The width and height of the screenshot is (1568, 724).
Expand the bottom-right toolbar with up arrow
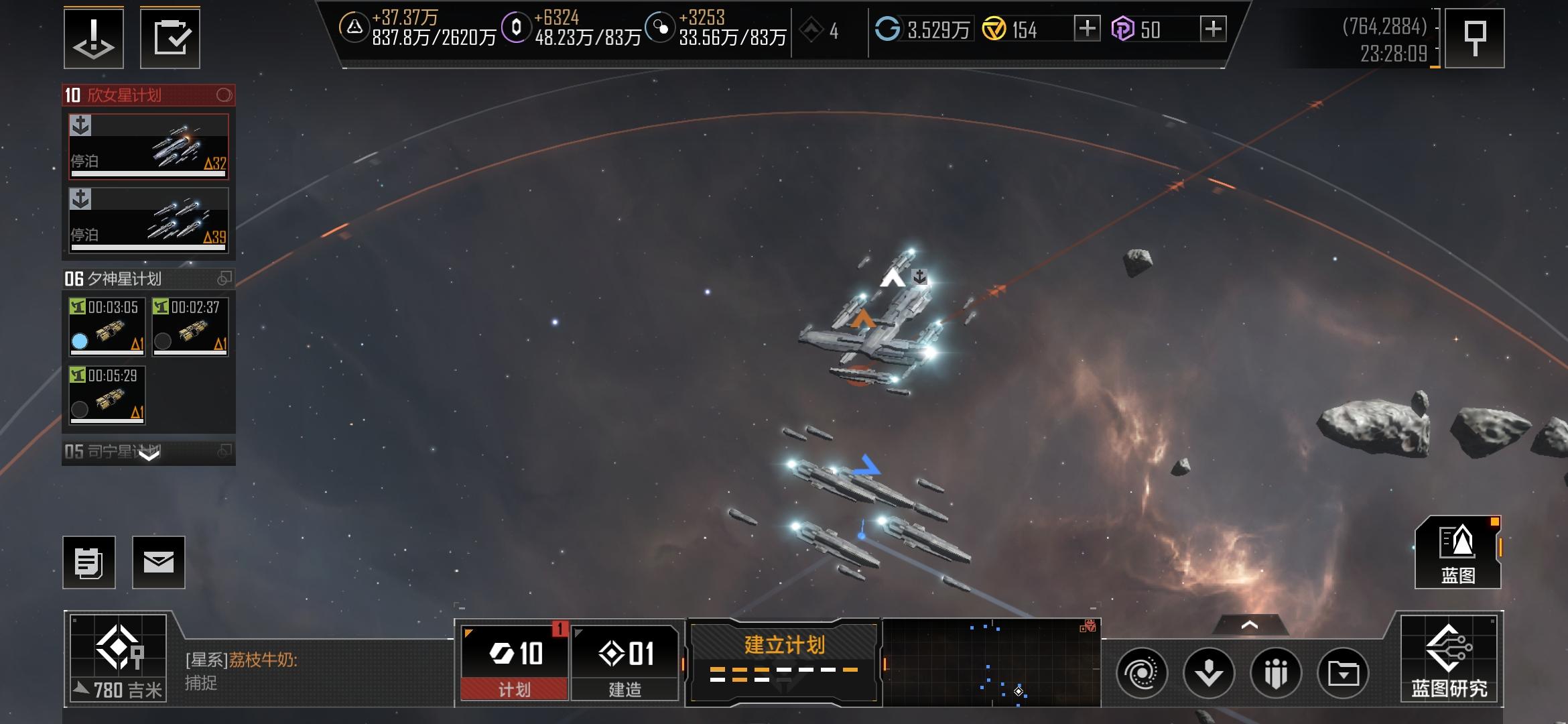(x=1249, y=625)
